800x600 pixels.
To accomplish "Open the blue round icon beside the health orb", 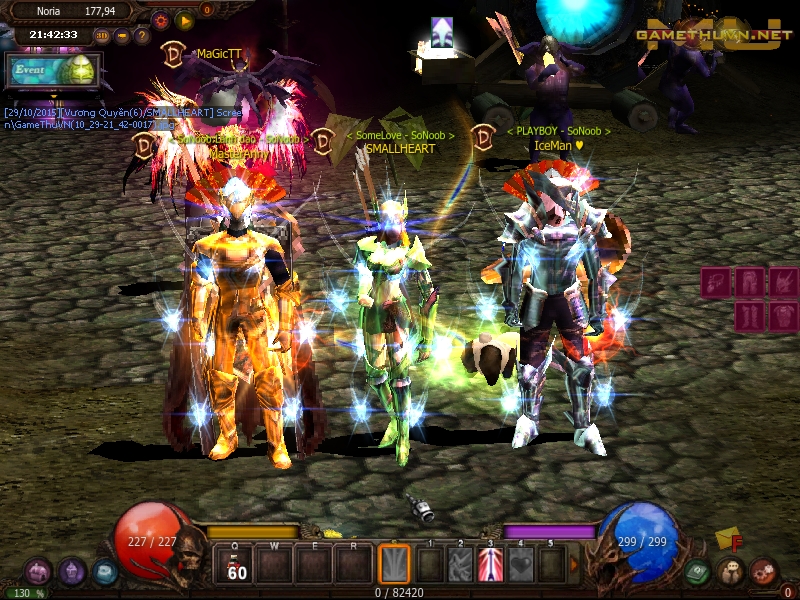I will click(104, 572).
